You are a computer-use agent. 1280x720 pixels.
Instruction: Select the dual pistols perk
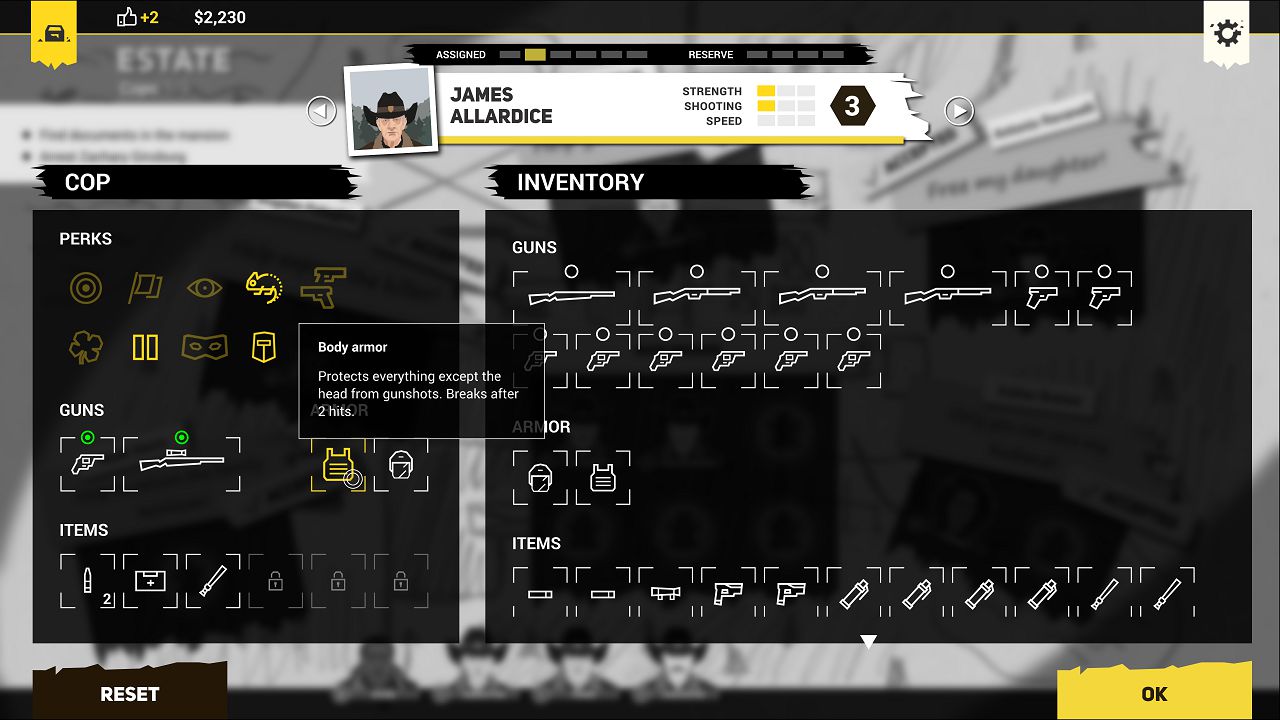325,287
